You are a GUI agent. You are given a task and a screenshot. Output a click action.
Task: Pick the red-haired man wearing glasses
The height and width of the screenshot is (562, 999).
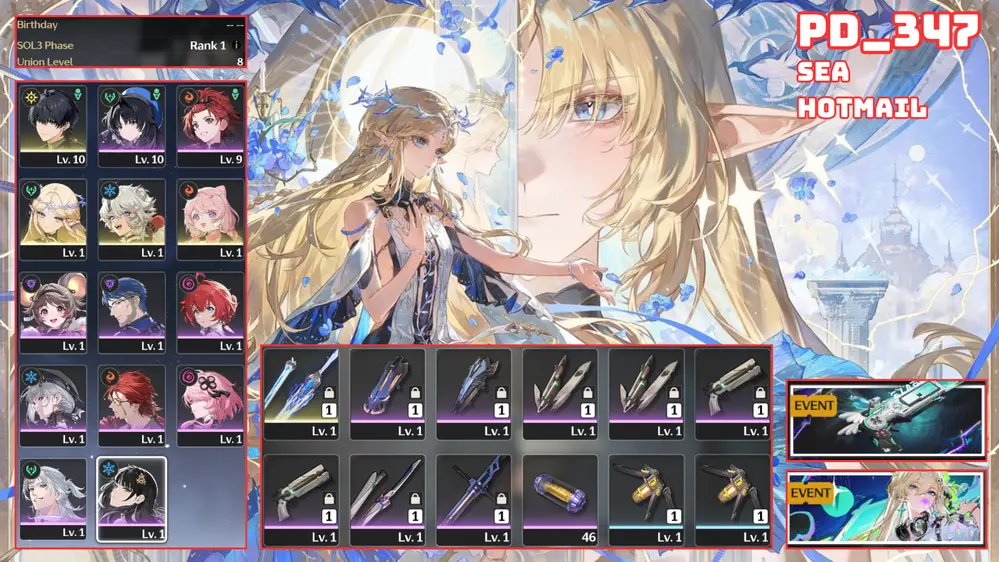pyautogui.click(x=132, y=404)
